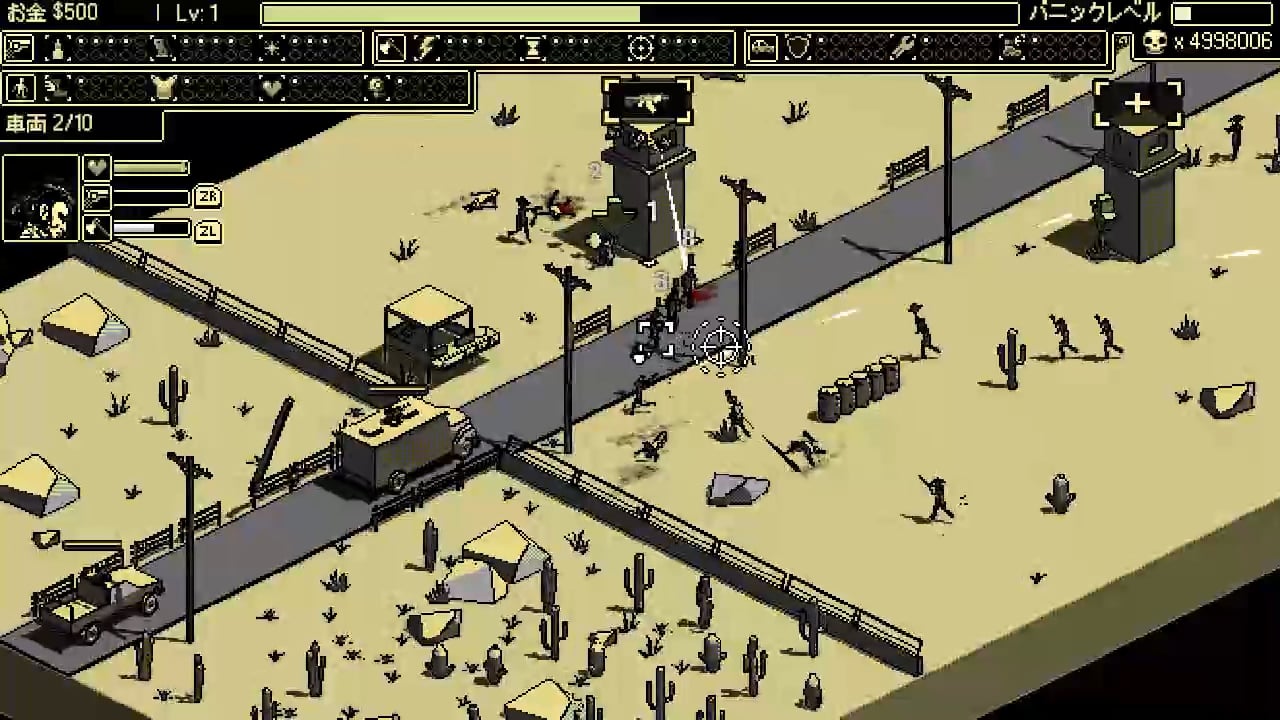Choose the heart health upgrade
Viewport: 1280px width, 720px height.
click(x=271, y=88)
